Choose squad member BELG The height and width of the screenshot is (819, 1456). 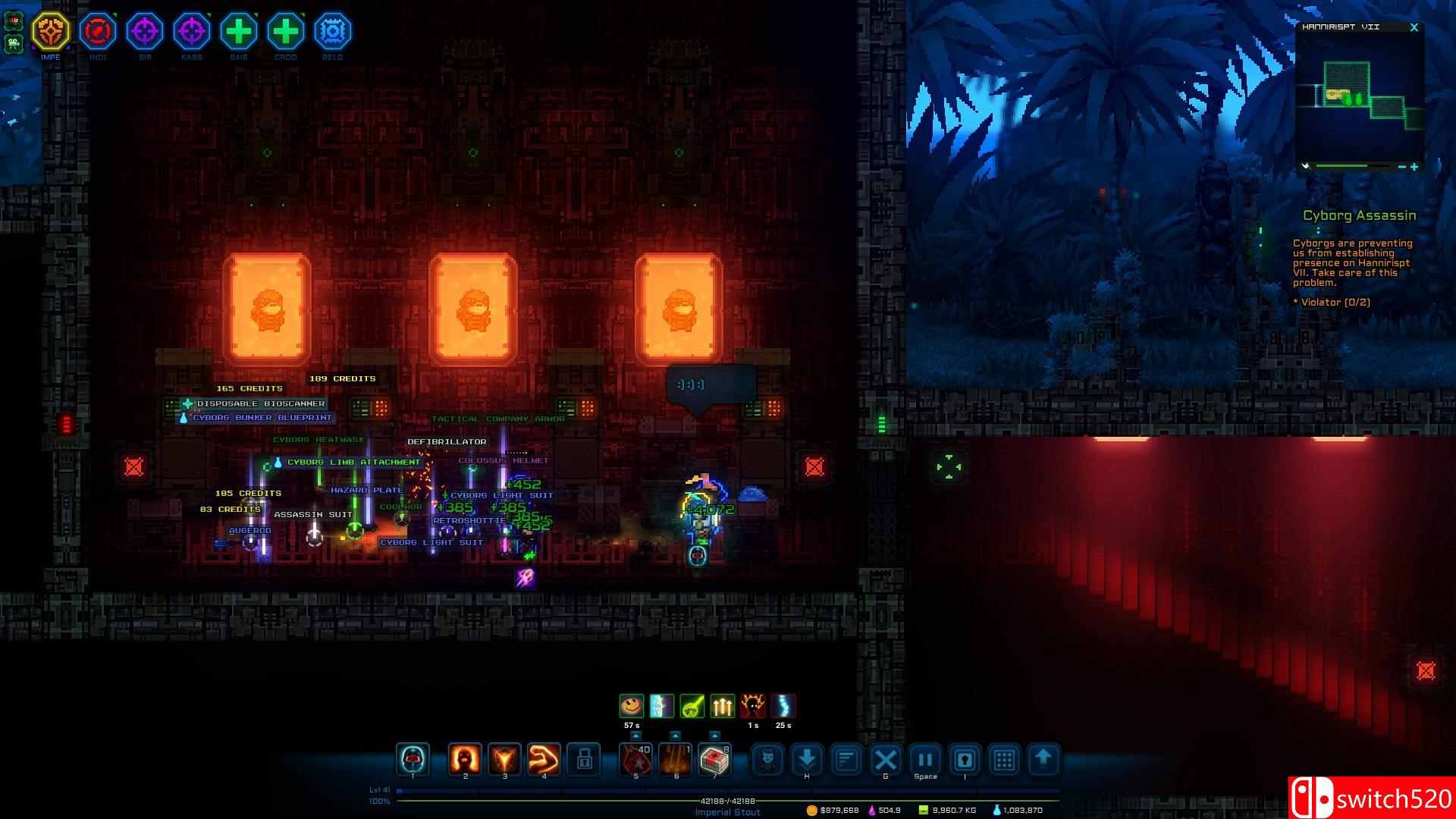pos(332,31)
